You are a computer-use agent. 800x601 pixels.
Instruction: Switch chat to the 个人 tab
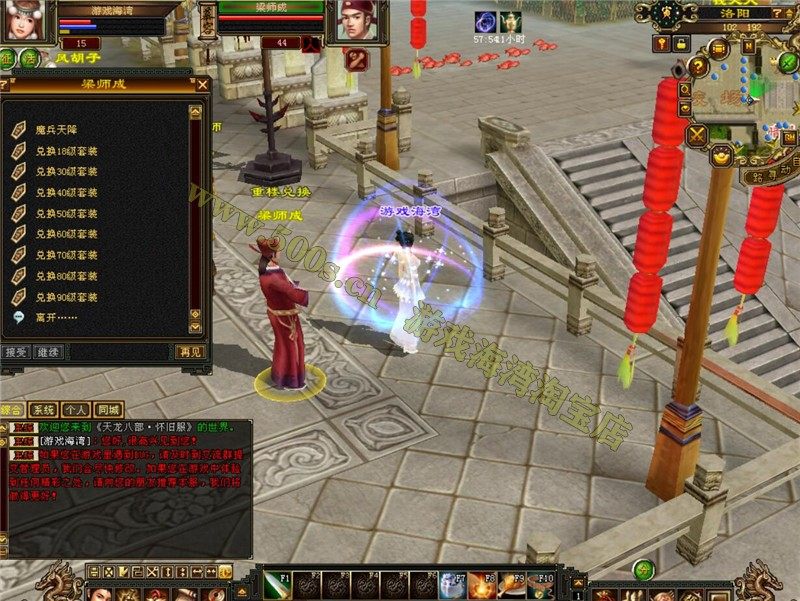pyautogui.click(x=75, y=410)
